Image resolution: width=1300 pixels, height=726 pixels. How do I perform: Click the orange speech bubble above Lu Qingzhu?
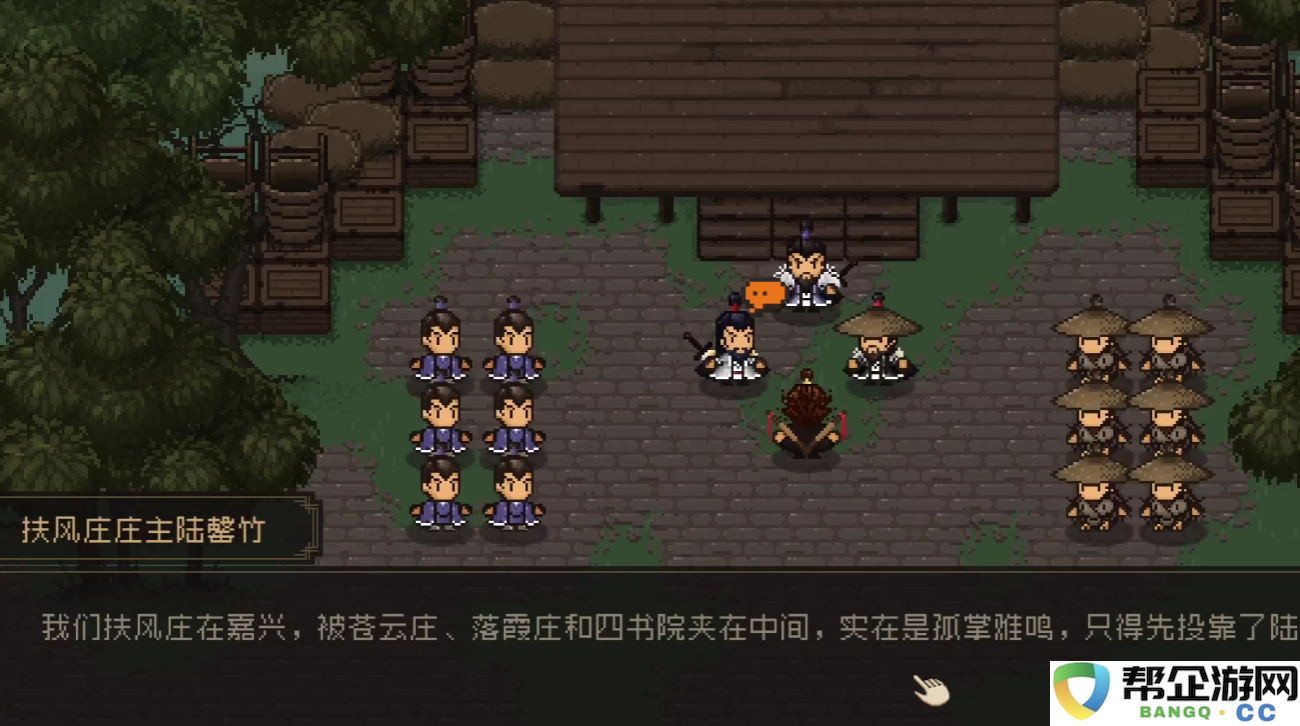763,295
